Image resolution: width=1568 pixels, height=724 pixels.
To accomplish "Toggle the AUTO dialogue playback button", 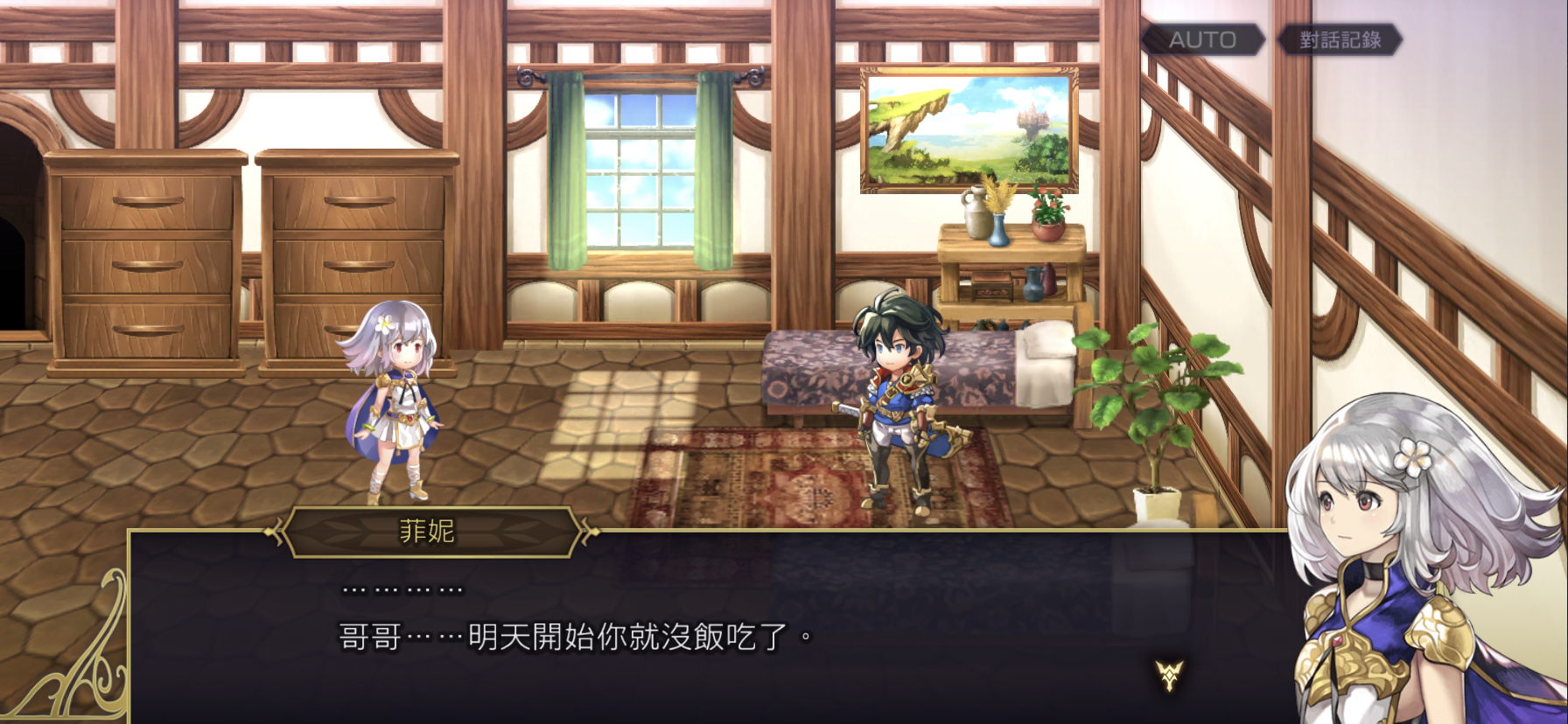I will click(x=1202, y=40).
